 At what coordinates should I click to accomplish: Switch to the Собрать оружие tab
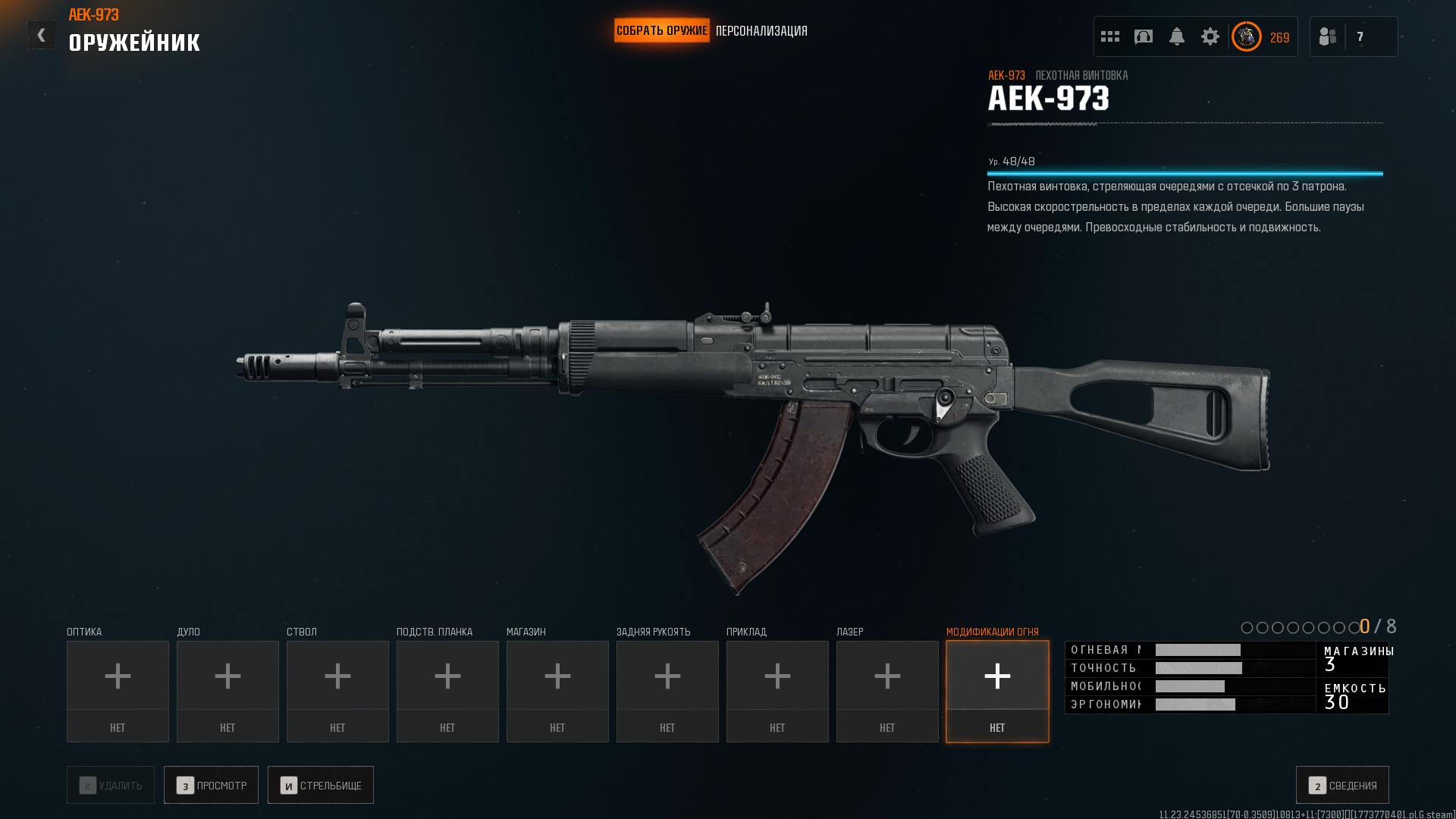(x=661, y=31)
